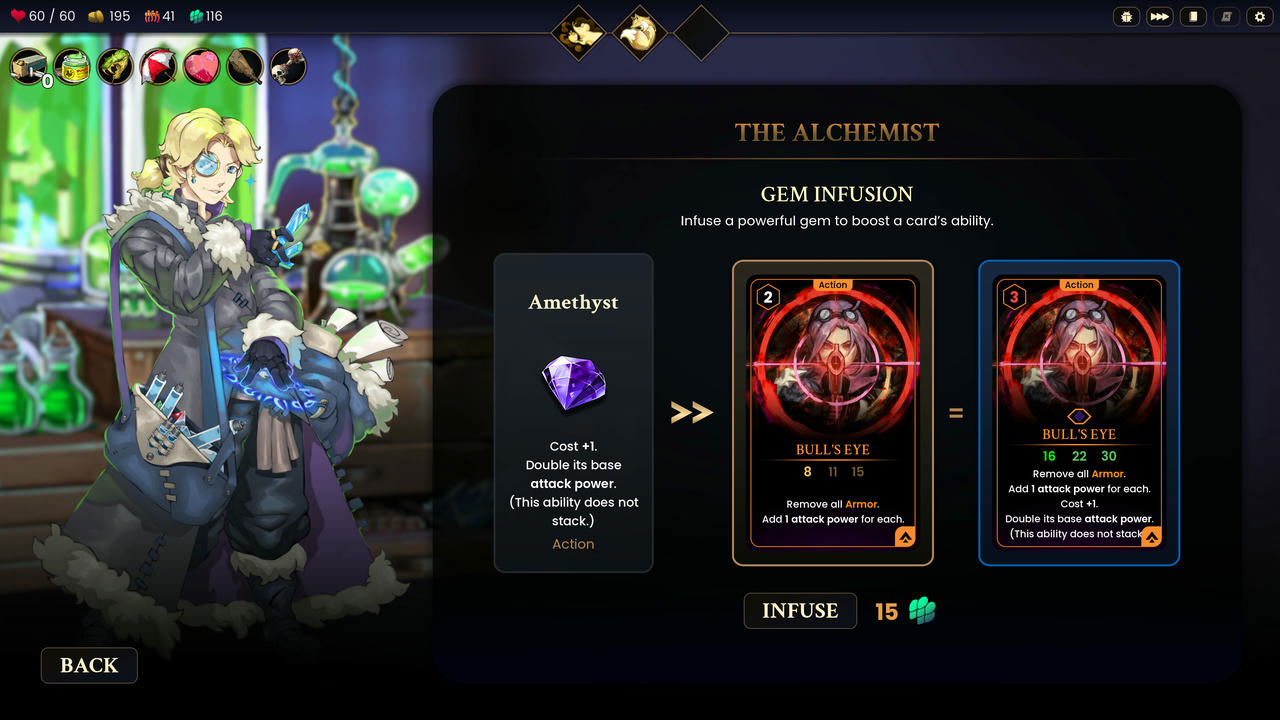Screen dimensions: 1280x720
Task: Go back with the BACK button
Action: 89,666
